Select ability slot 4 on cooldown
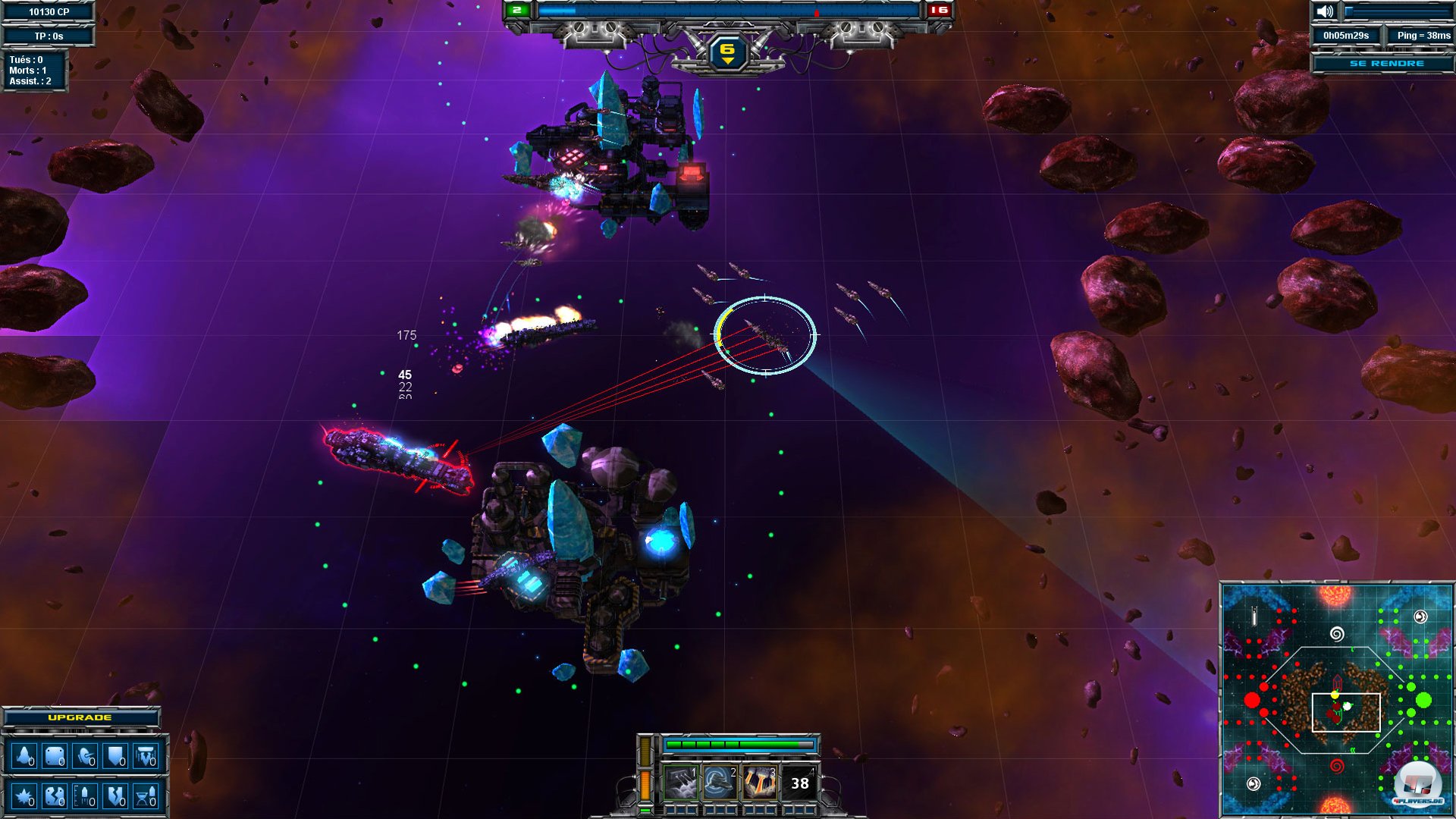 pos(800,783)
